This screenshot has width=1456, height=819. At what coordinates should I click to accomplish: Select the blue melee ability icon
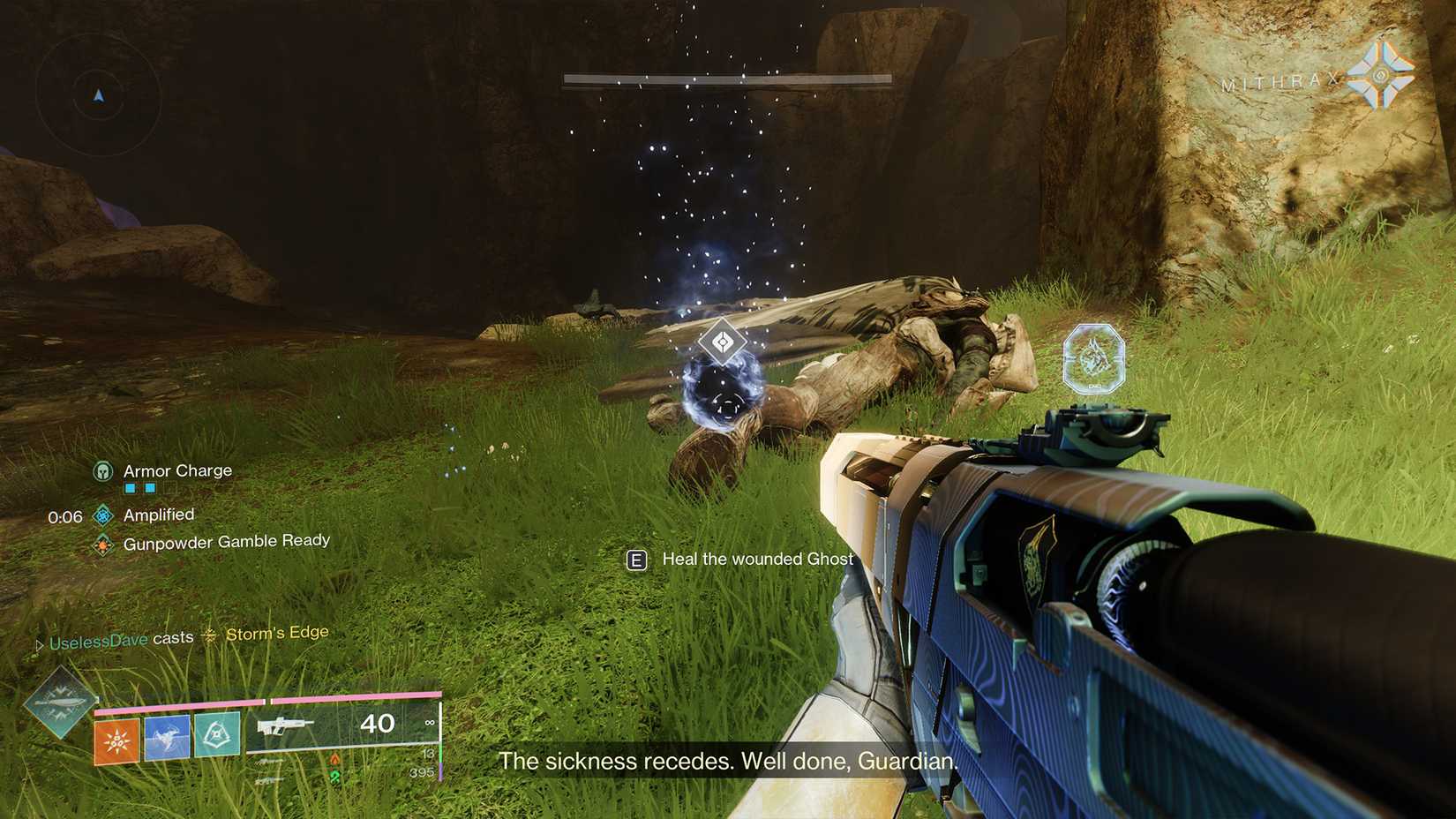pos(168,736)
